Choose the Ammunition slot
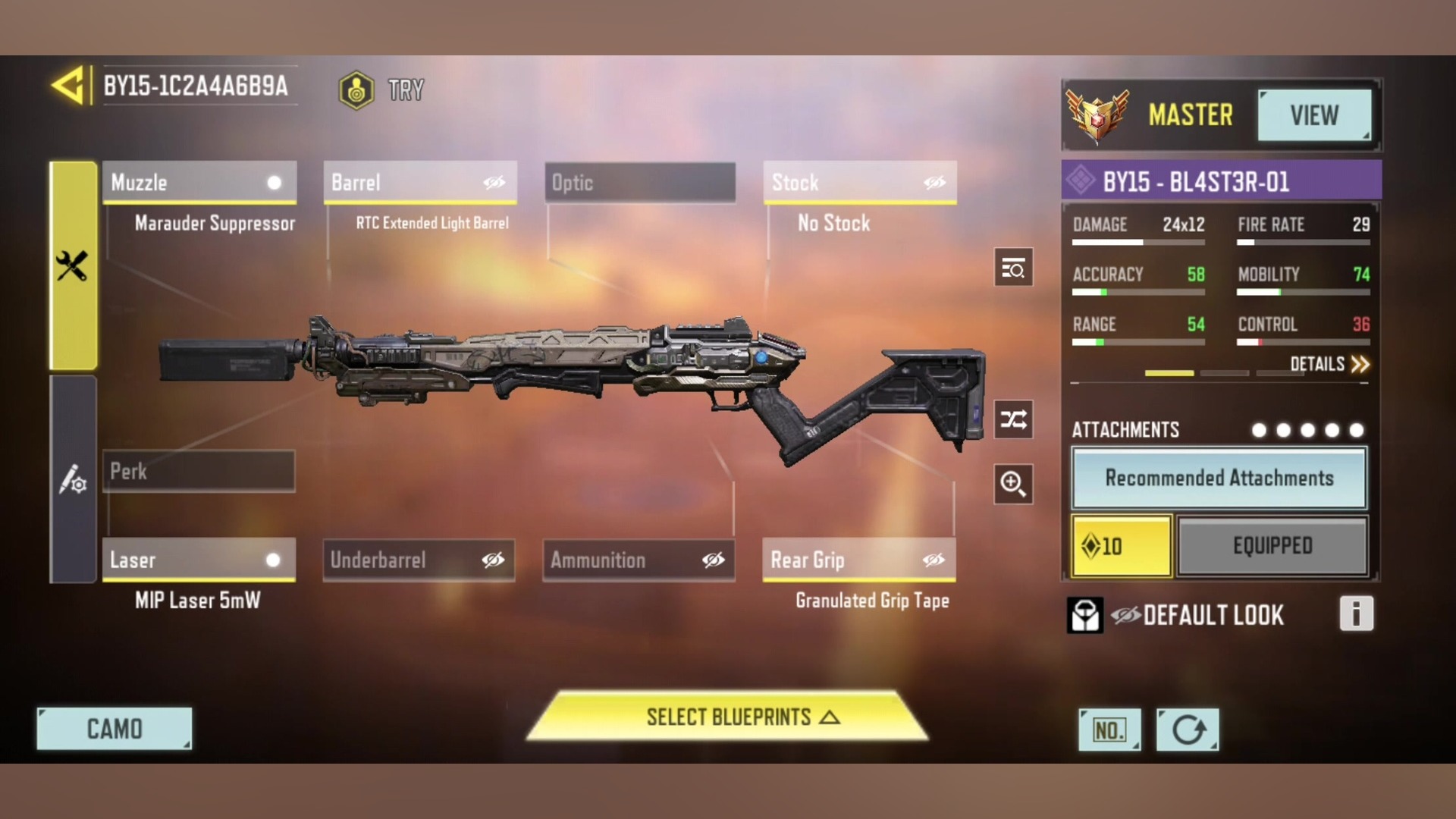Screen dimensions: 1456x819 [x=639, y=560]
